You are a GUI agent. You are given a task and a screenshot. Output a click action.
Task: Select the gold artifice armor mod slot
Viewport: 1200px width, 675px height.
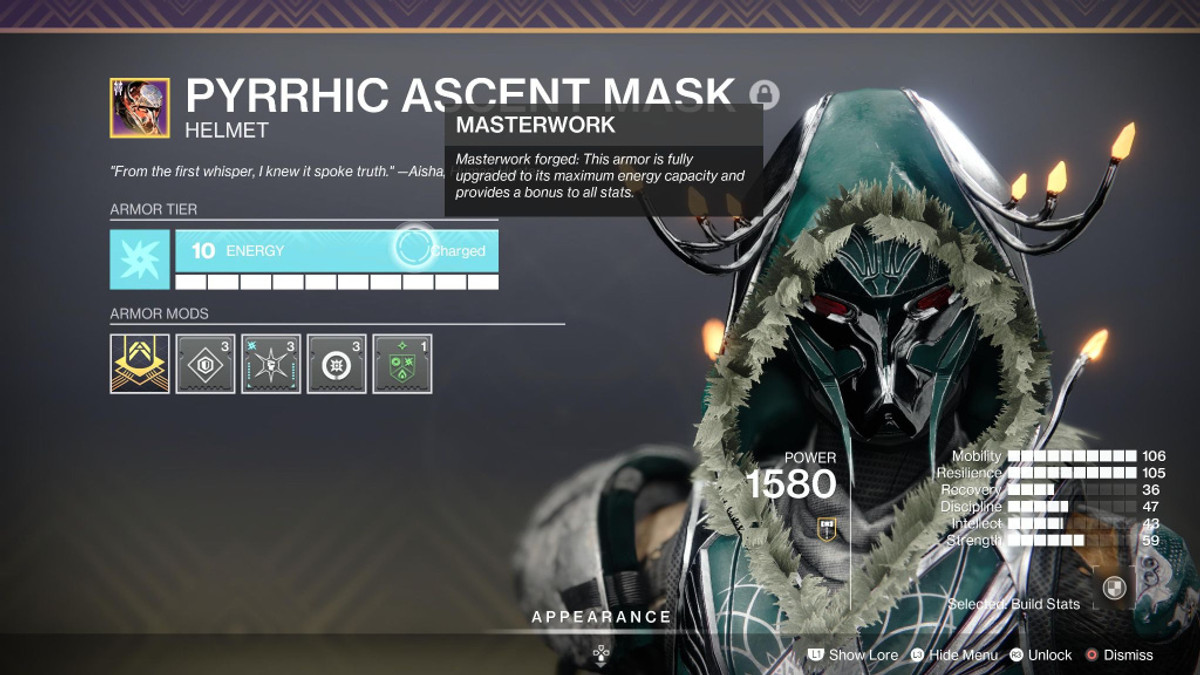[x=140, y=364]
